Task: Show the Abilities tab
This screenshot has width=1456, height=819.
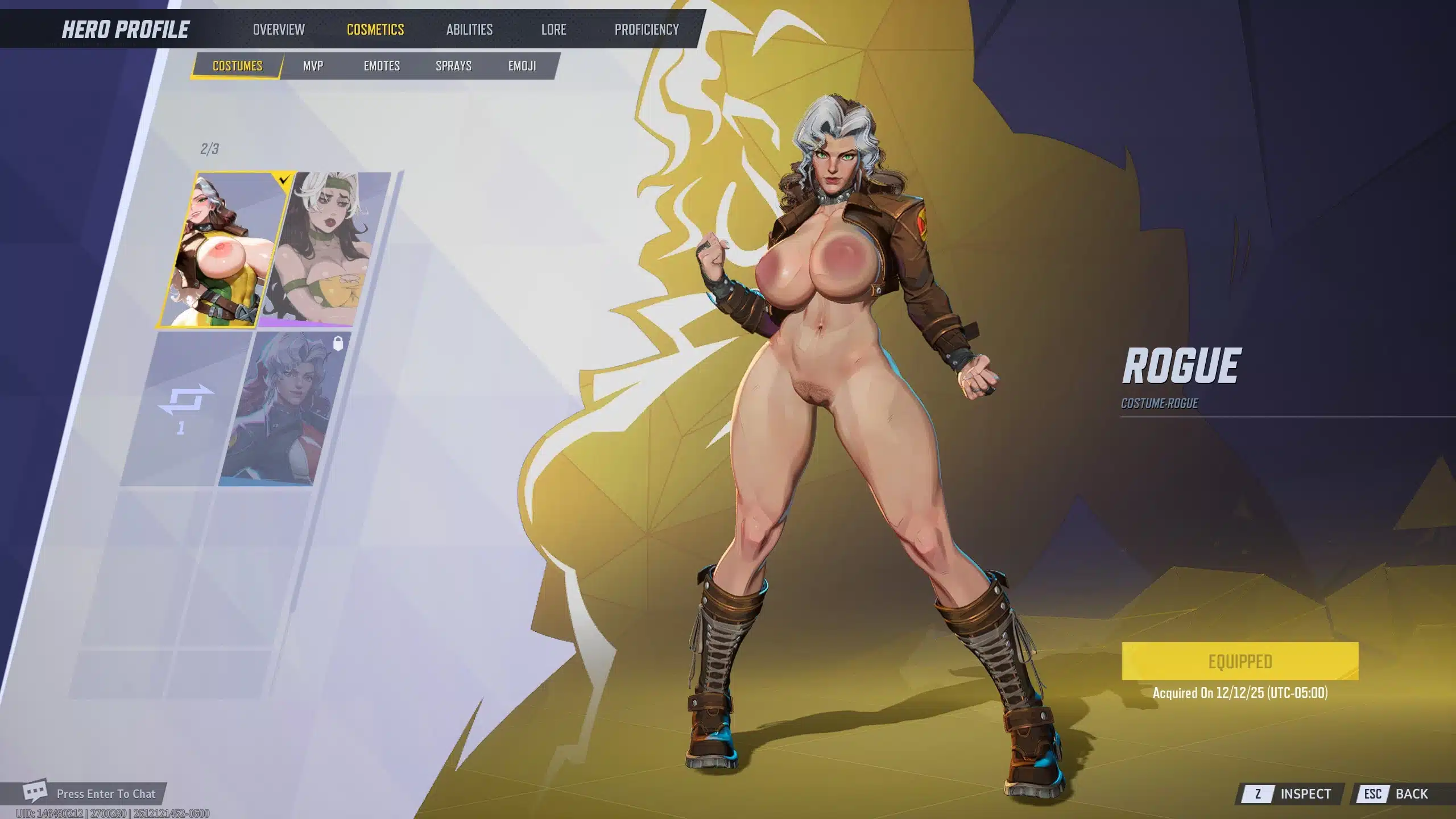Action: click(469, 30)
